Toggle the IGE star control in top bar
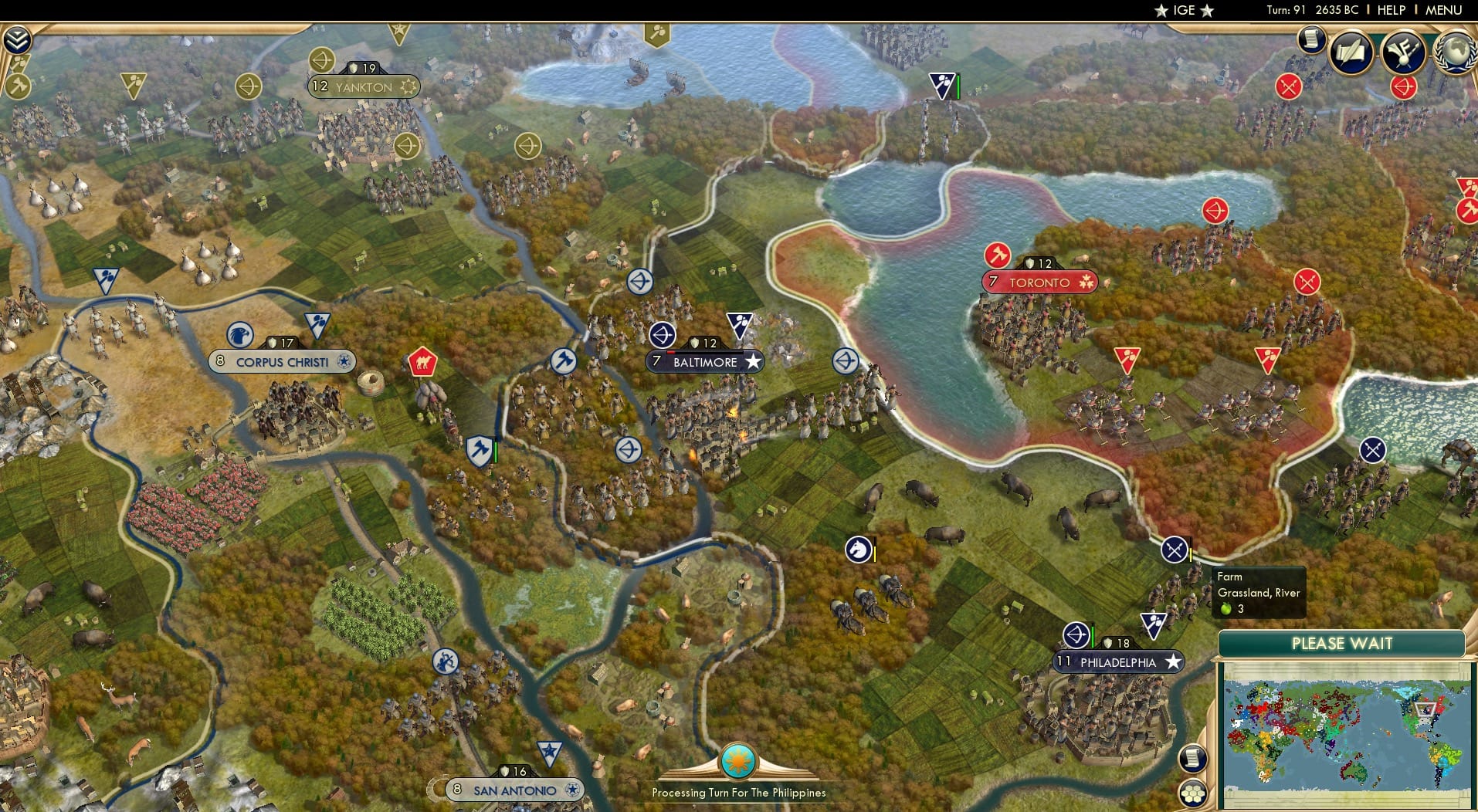Screen dimensions: 1478x812 [1161, 11]
